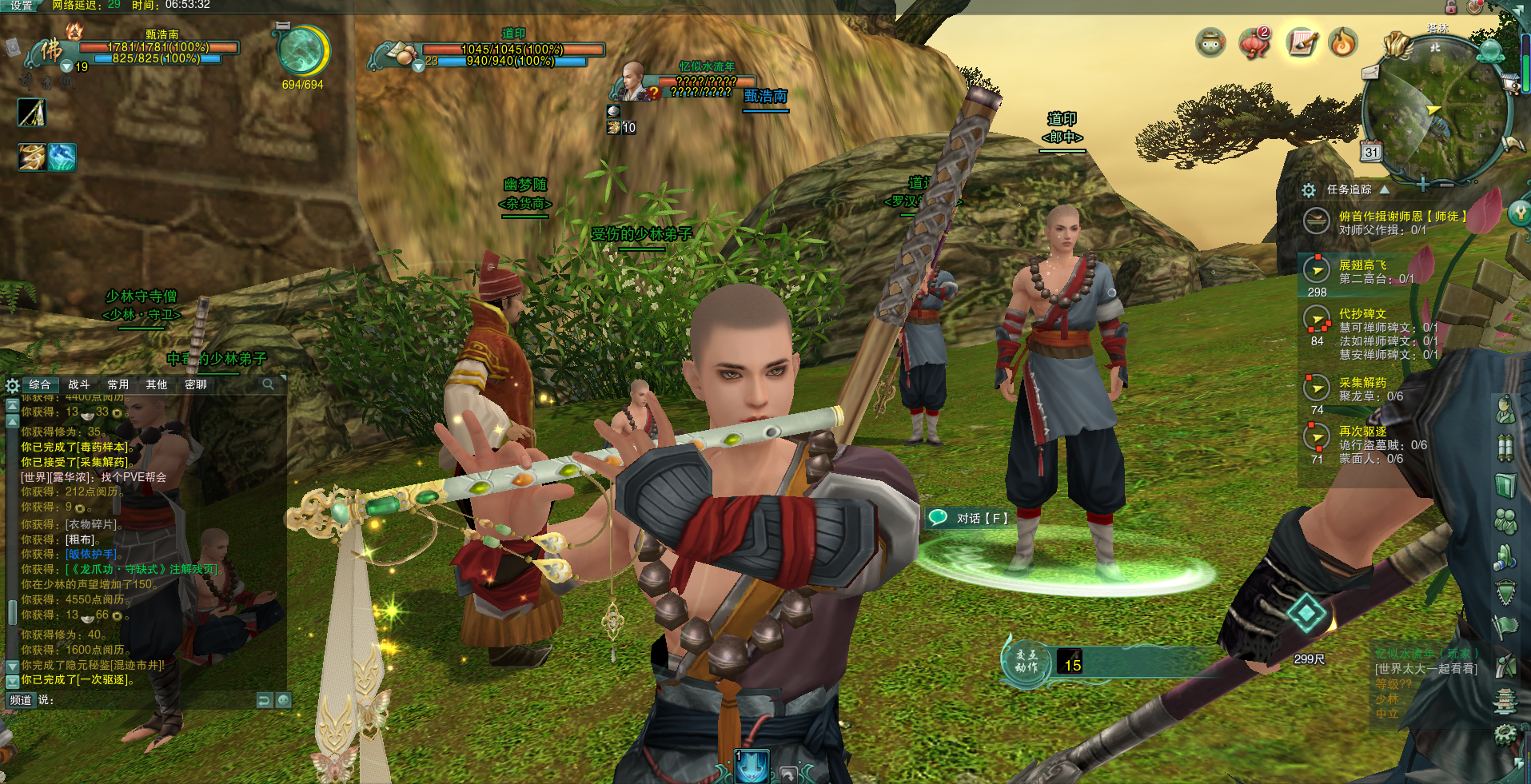Open the green teapot helper icon
This screenshot has height=784, width=1531.
1211,42
